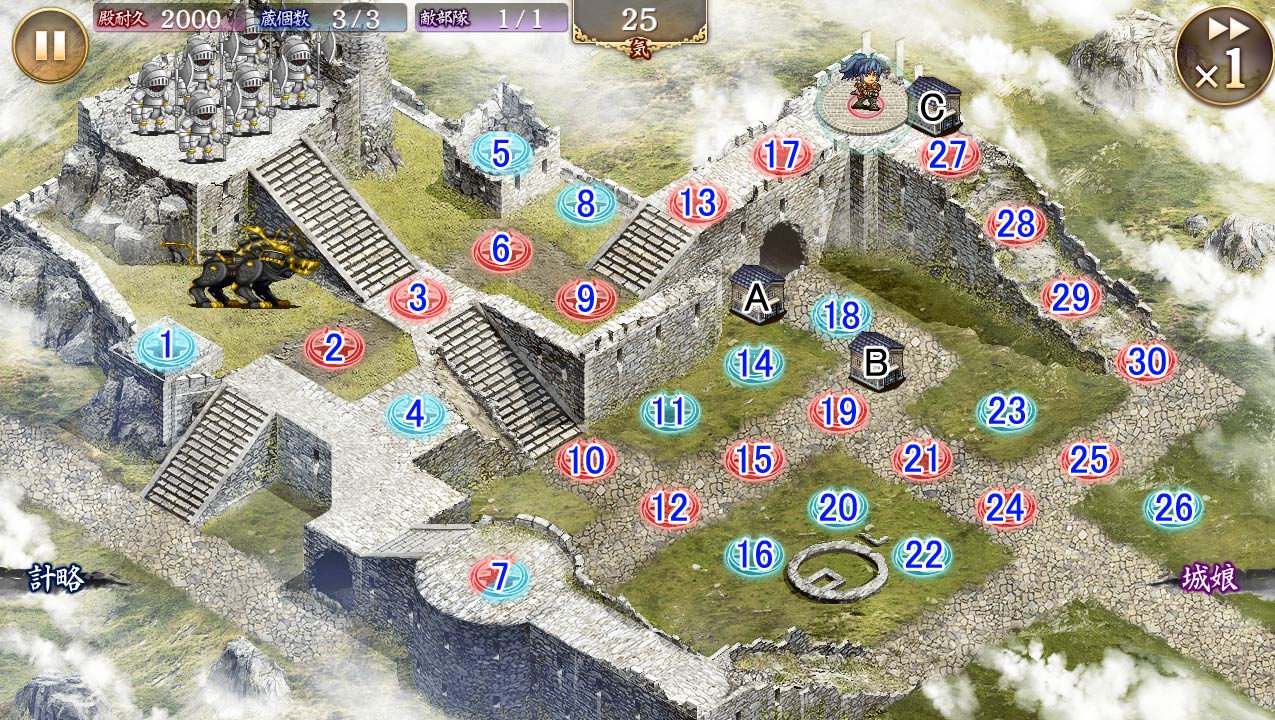Select red placement tile 2

pos(334,348)
